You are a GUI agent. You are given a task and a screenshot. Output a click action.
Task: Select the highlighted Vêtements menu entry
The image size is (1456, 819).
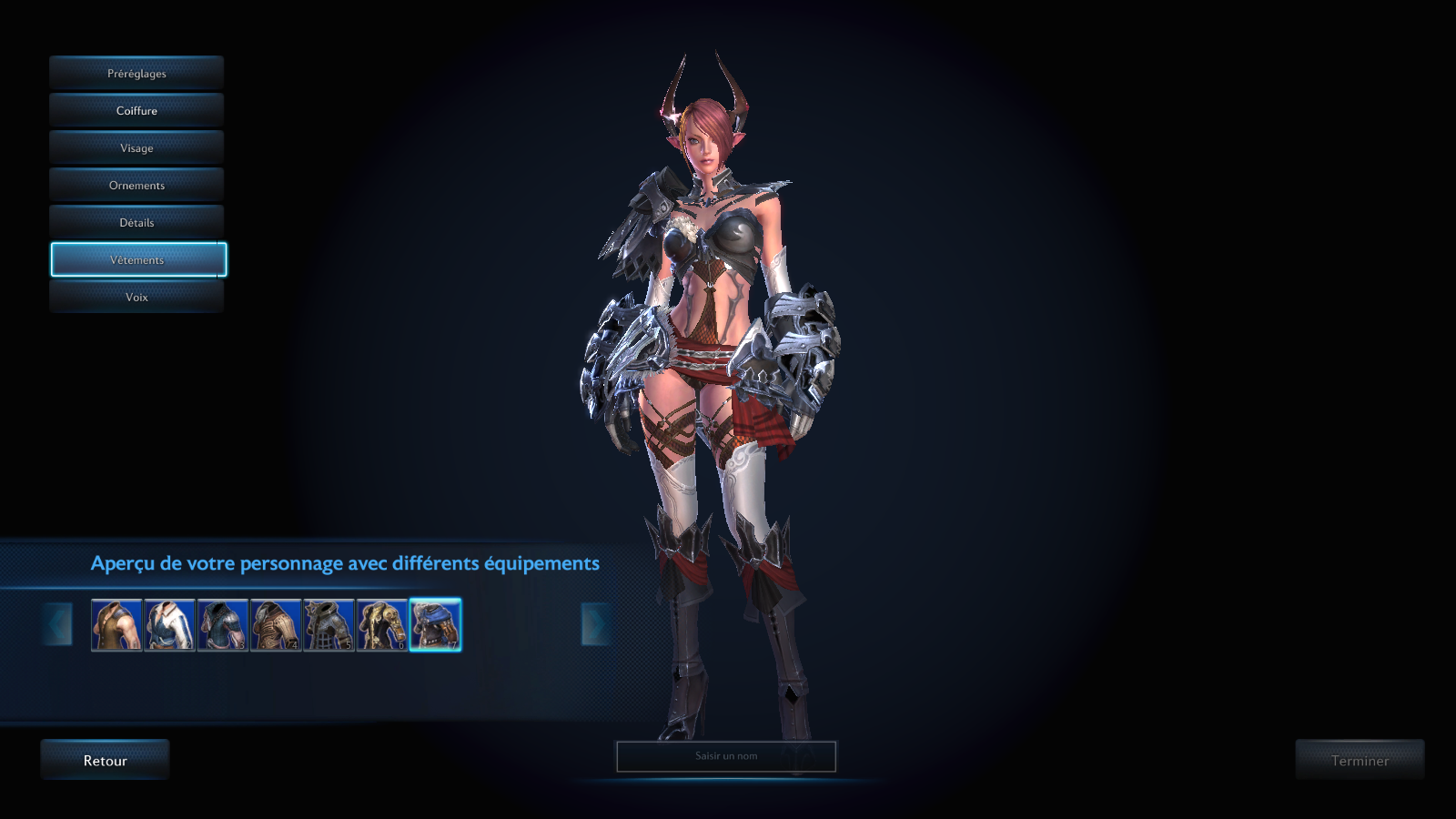[138, 260]
